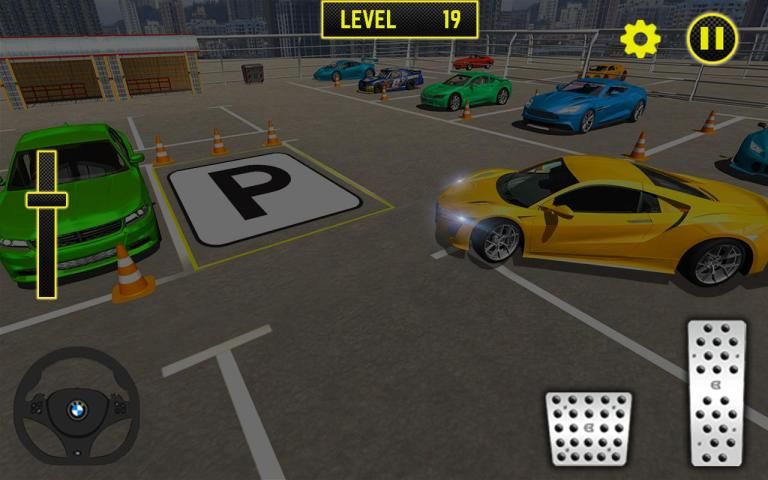The width and height of the screenshot is (768, 480).
Task: Step on the tall accelerator pedal
Action: click(717, 392)
